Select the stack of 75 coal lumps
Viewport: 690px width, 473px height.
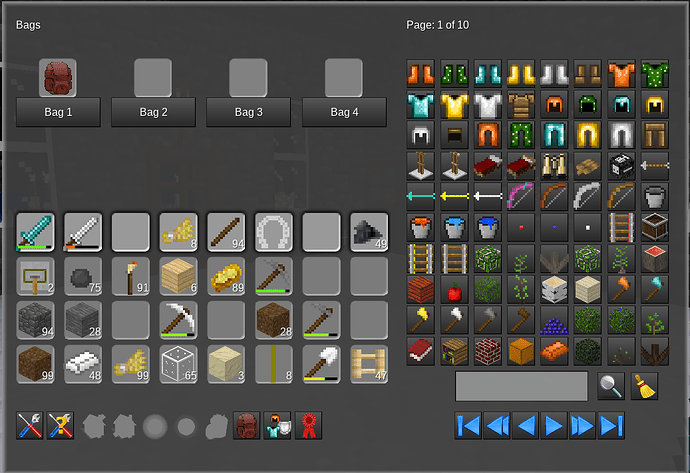click(83, 276)
